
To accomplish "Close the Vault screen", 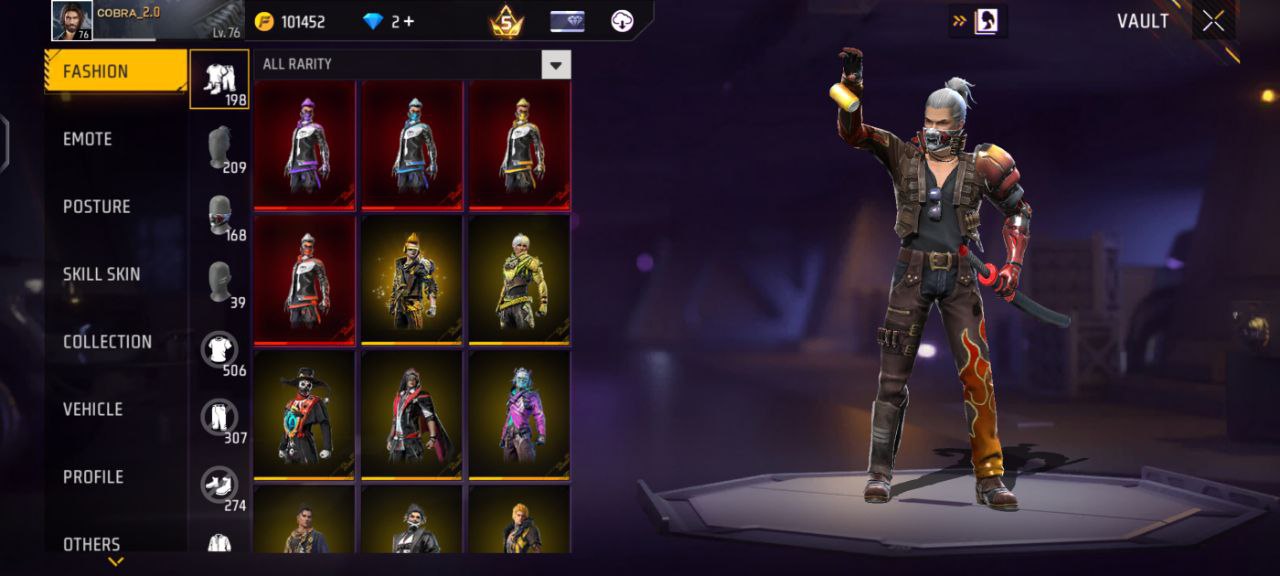I will pos(1213,21).
